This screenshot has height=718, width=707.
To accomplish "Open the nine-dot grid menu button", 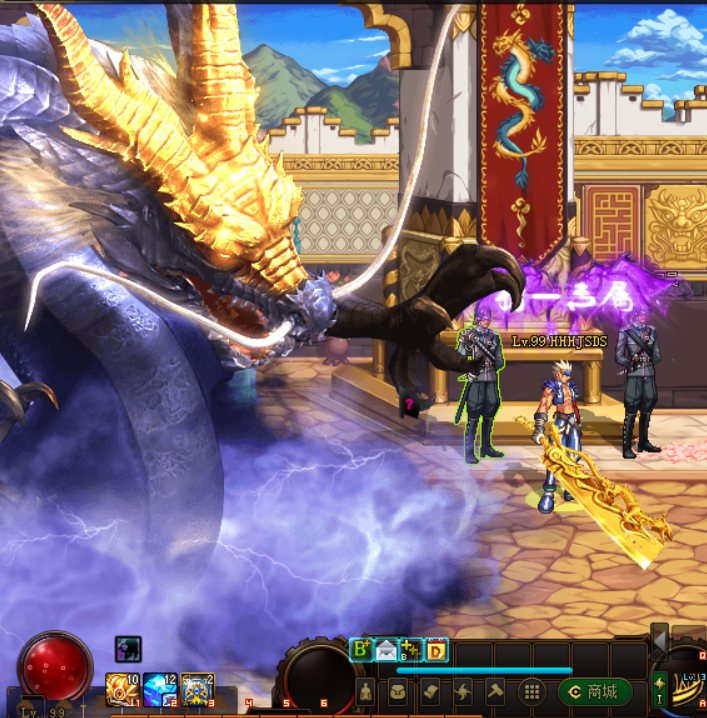I will pyautogui.click(x=533, y=692).
